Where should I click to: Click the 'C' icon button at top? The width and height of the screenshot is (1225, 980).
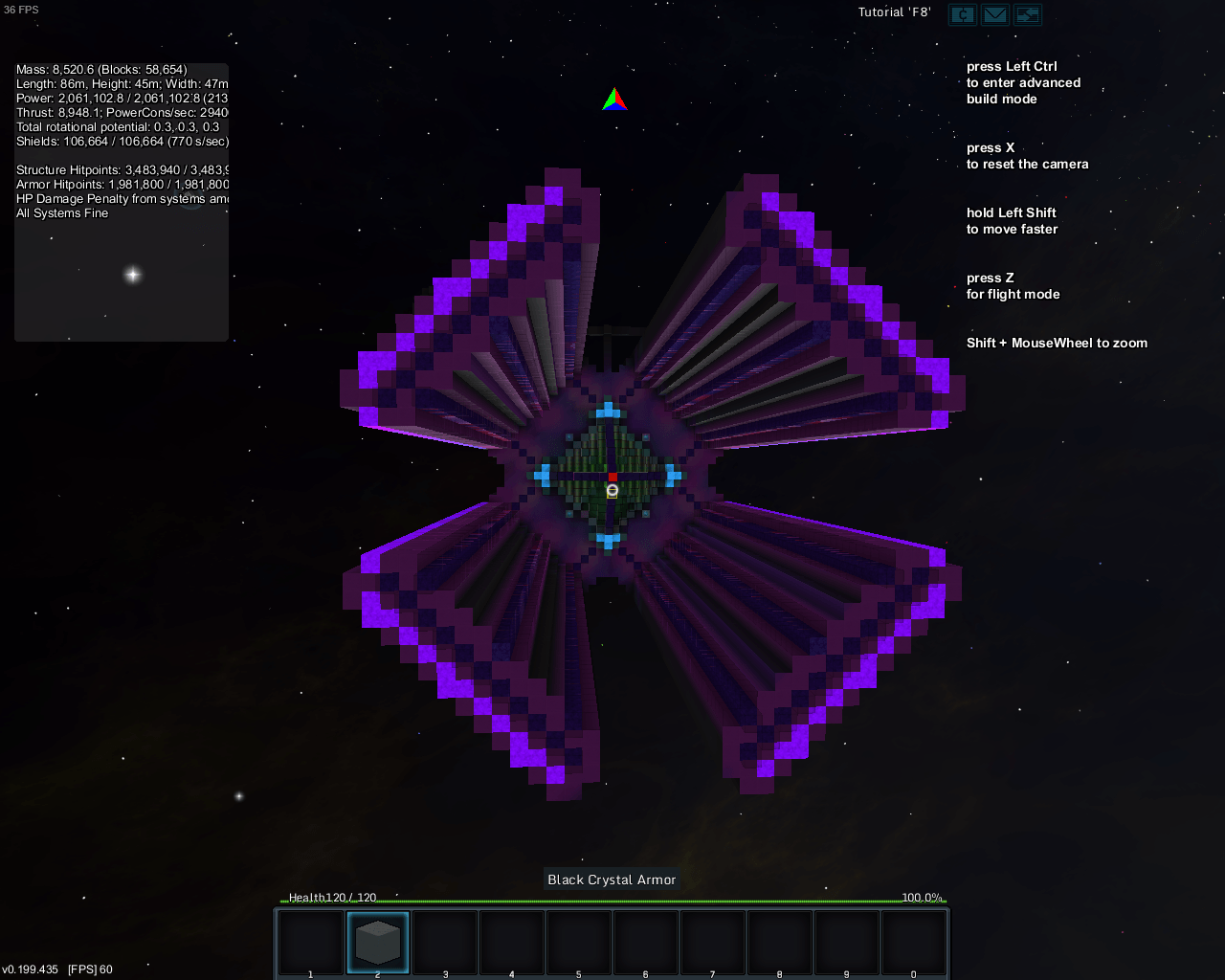[x=963, y=14]
